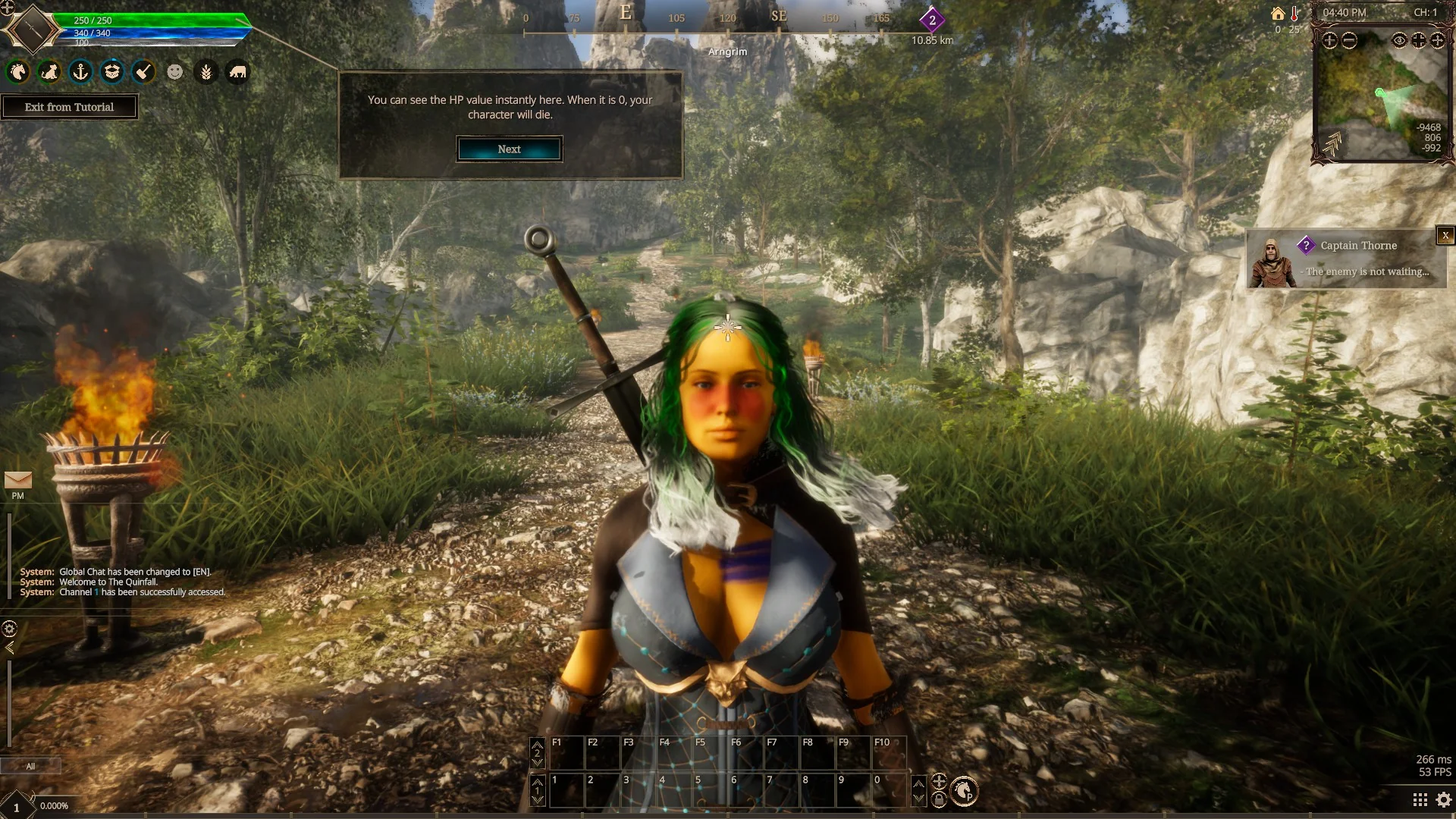1456x819 pixels.
Task: Open the grid menu icon beside gear
Action: pos(1420,800)
